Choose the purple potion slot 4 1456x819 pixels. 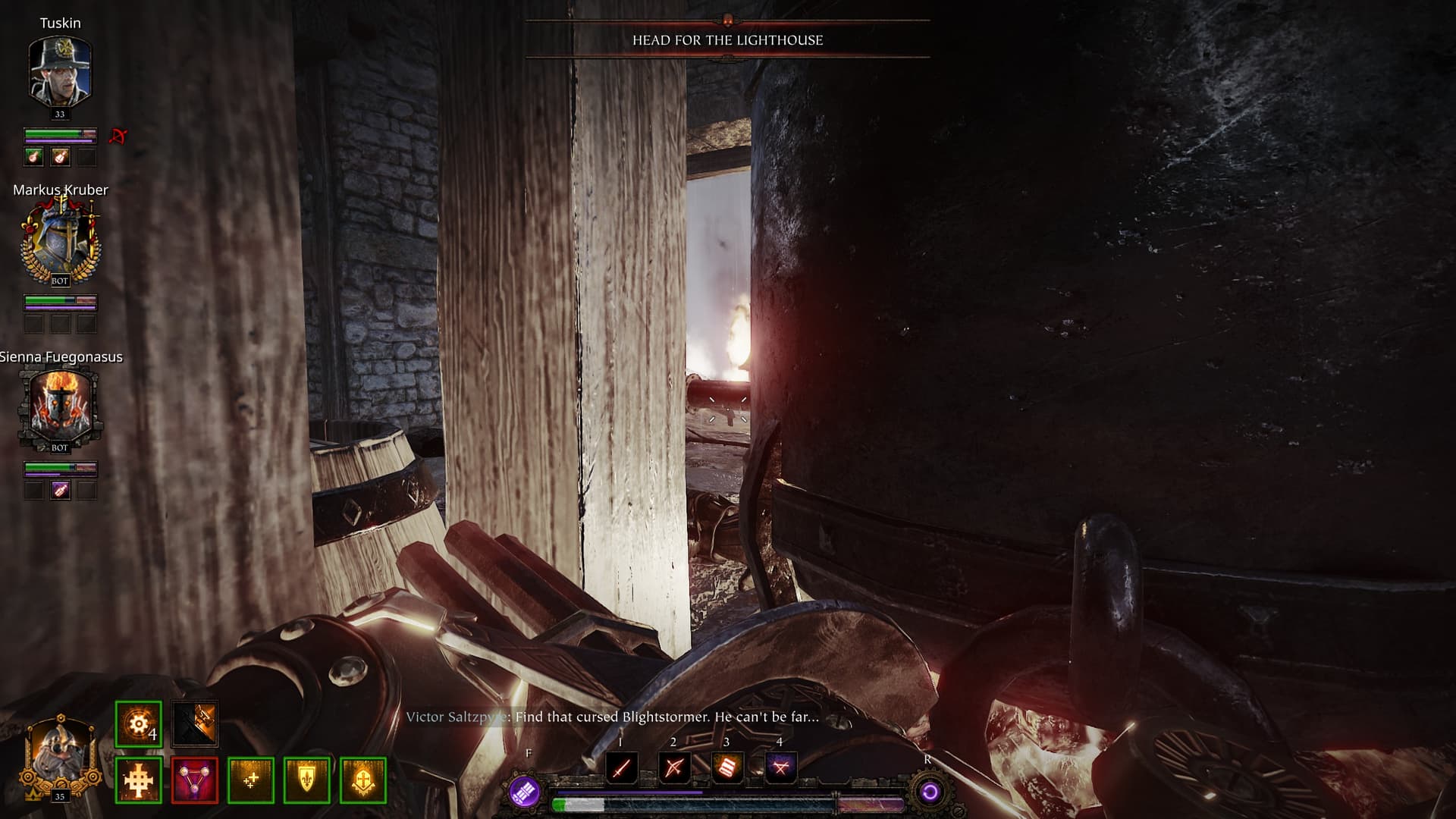780,767
